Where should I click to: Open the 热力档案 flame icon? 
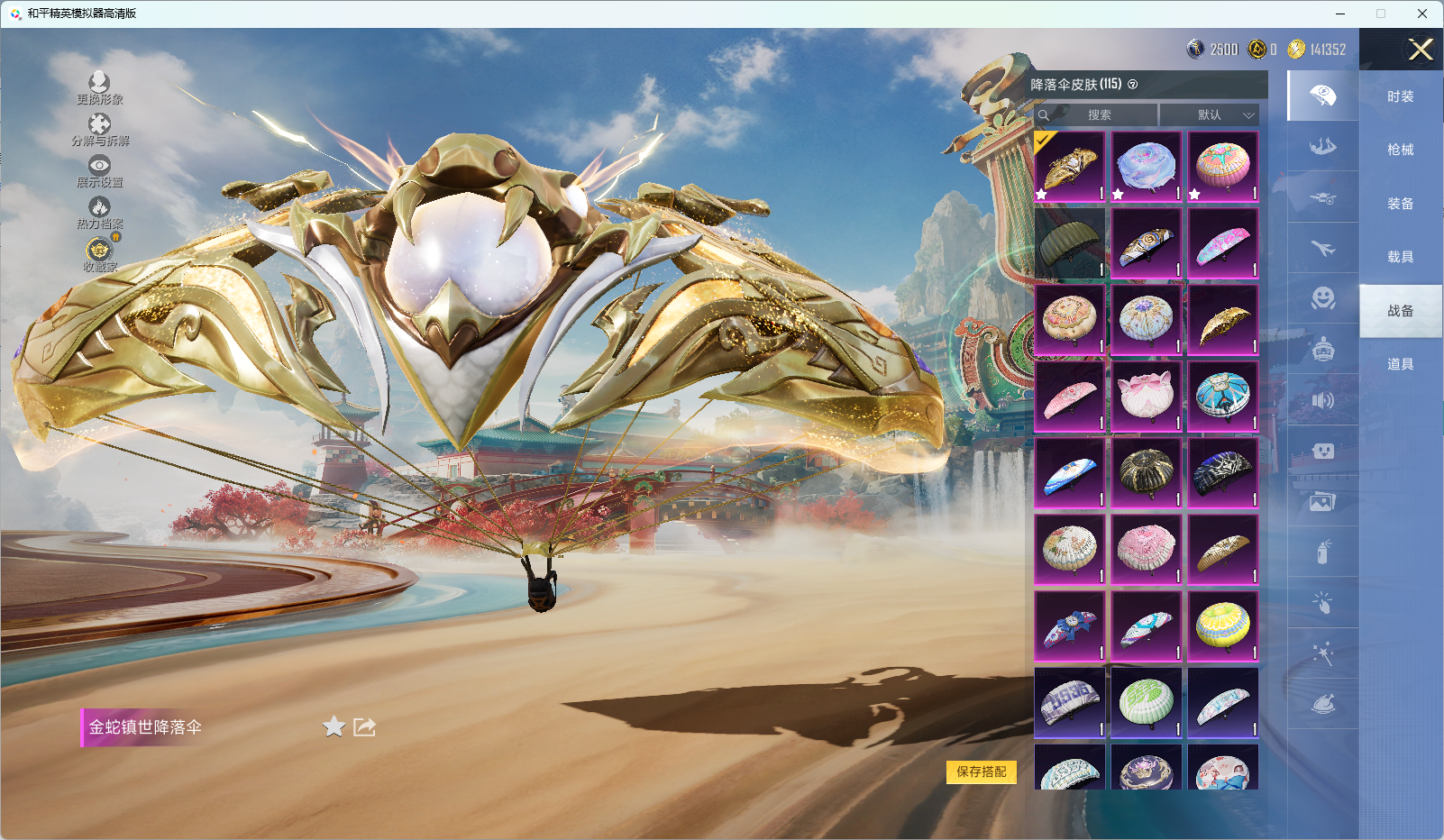pyautogui.click(x=99, y=213)
